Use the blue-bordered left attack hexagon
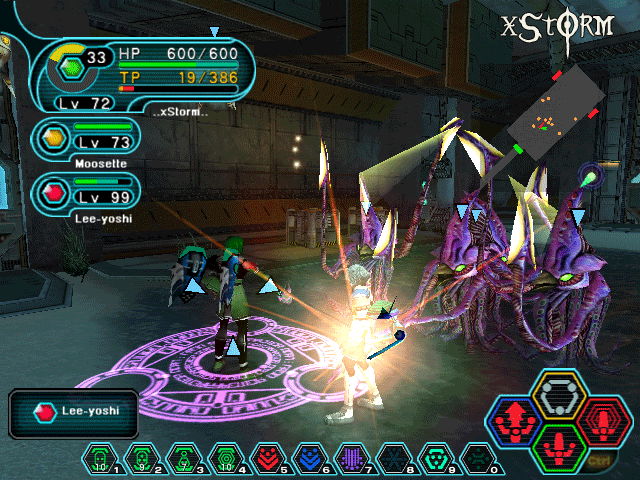Image resolution: width=640 pixels, height=480 pixels. (x=516, y=420)
